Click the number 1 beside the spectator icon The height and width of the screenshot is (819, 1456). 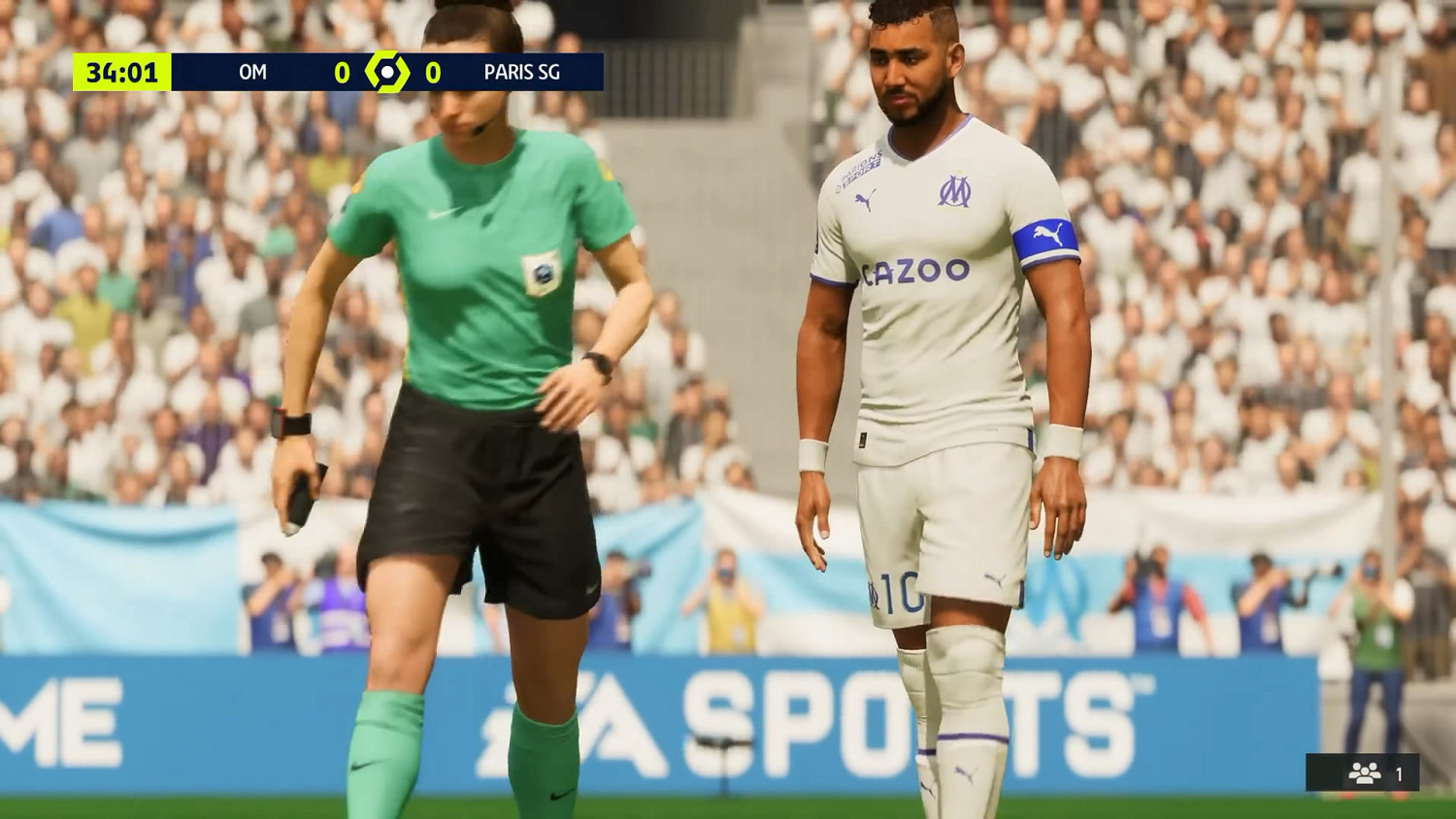[x=1398, y=774]
